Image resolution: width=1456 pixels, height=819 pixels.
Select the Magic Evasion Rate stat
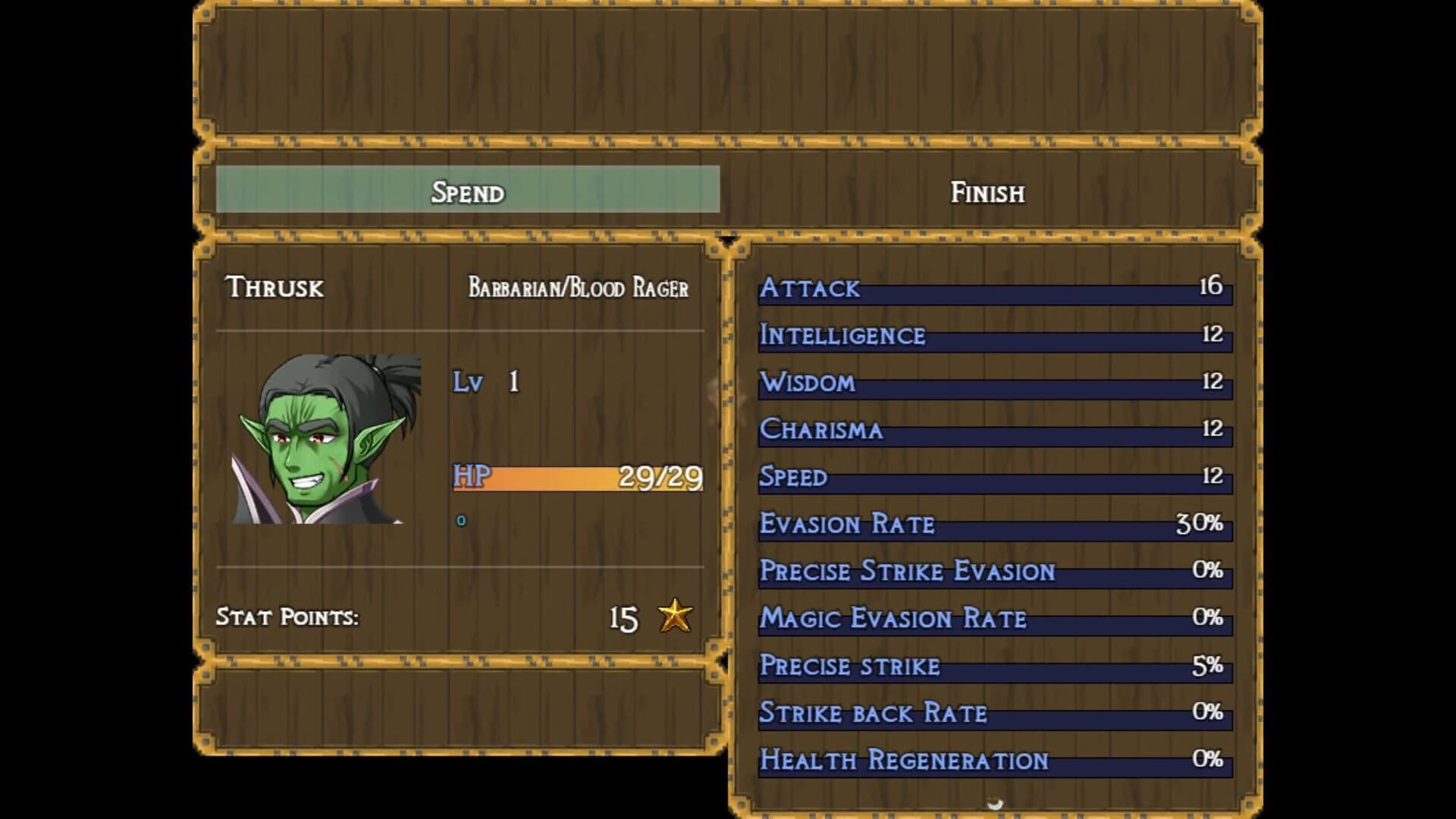[993, 618]
